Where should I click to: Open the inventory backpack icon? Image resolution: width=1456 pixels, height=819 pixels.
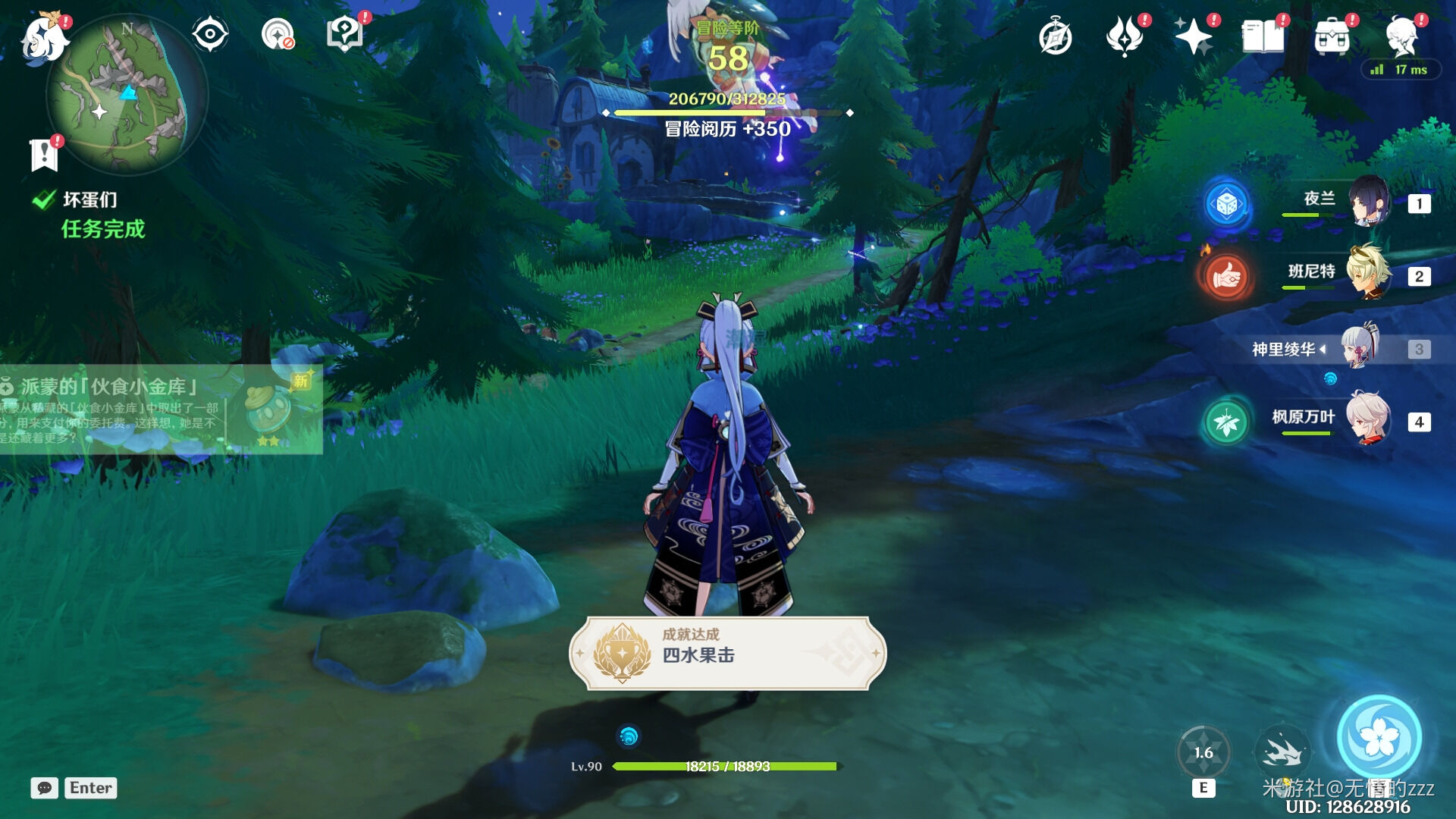coord(1333,36)
